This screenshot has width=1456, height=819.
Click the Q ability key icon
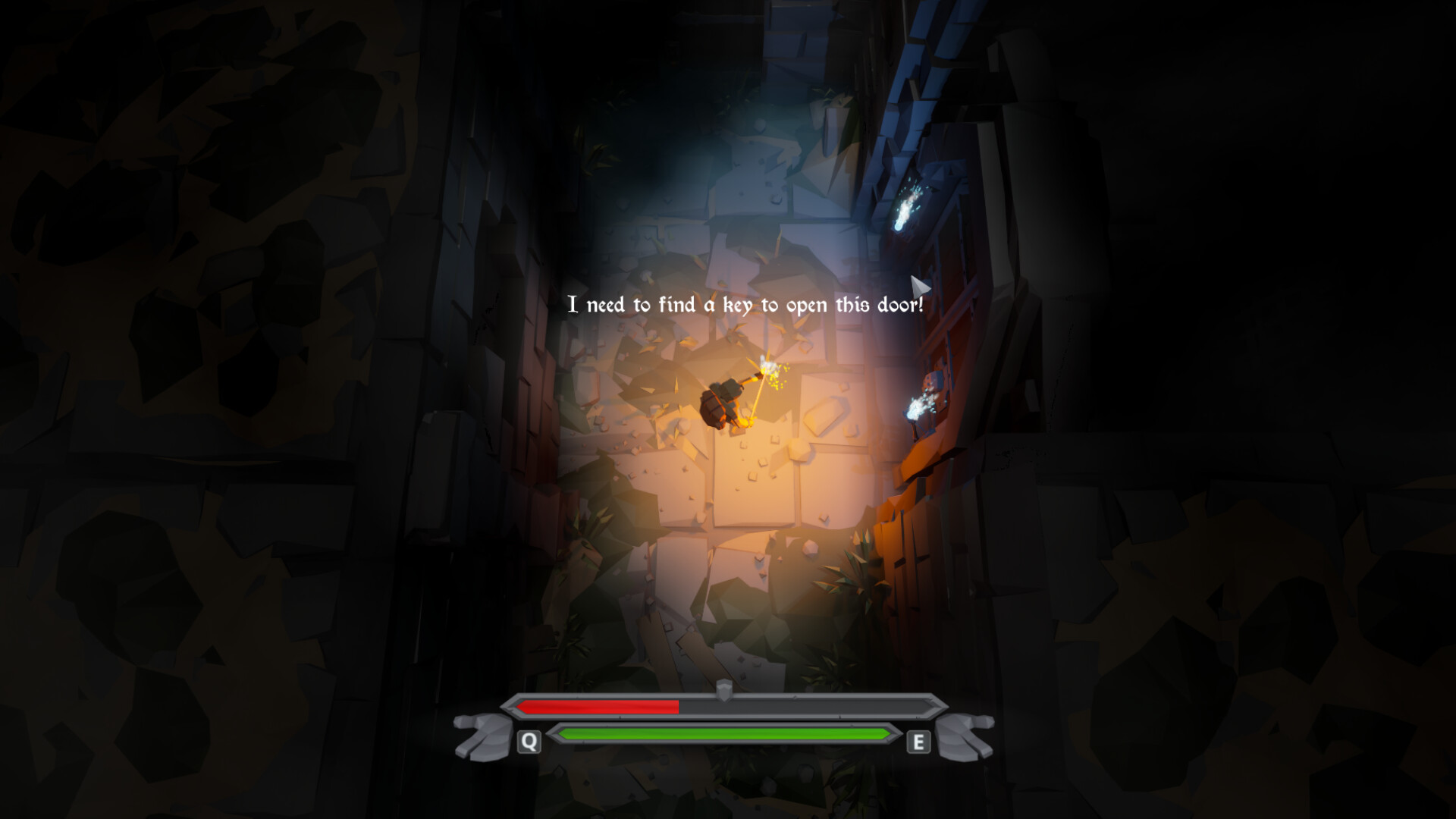pos(528,741)
